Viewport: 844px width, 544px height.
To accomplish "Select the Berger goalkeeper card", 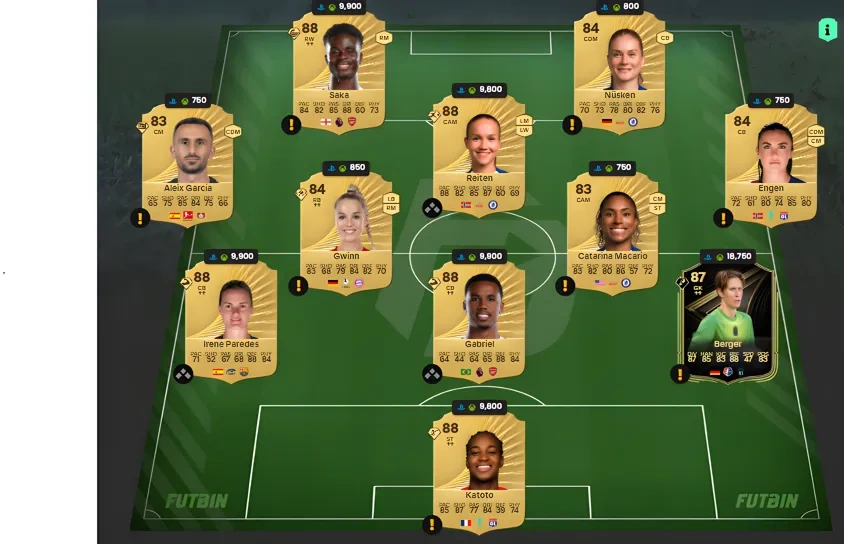I will pyautogui.click(x=728, y=320).
